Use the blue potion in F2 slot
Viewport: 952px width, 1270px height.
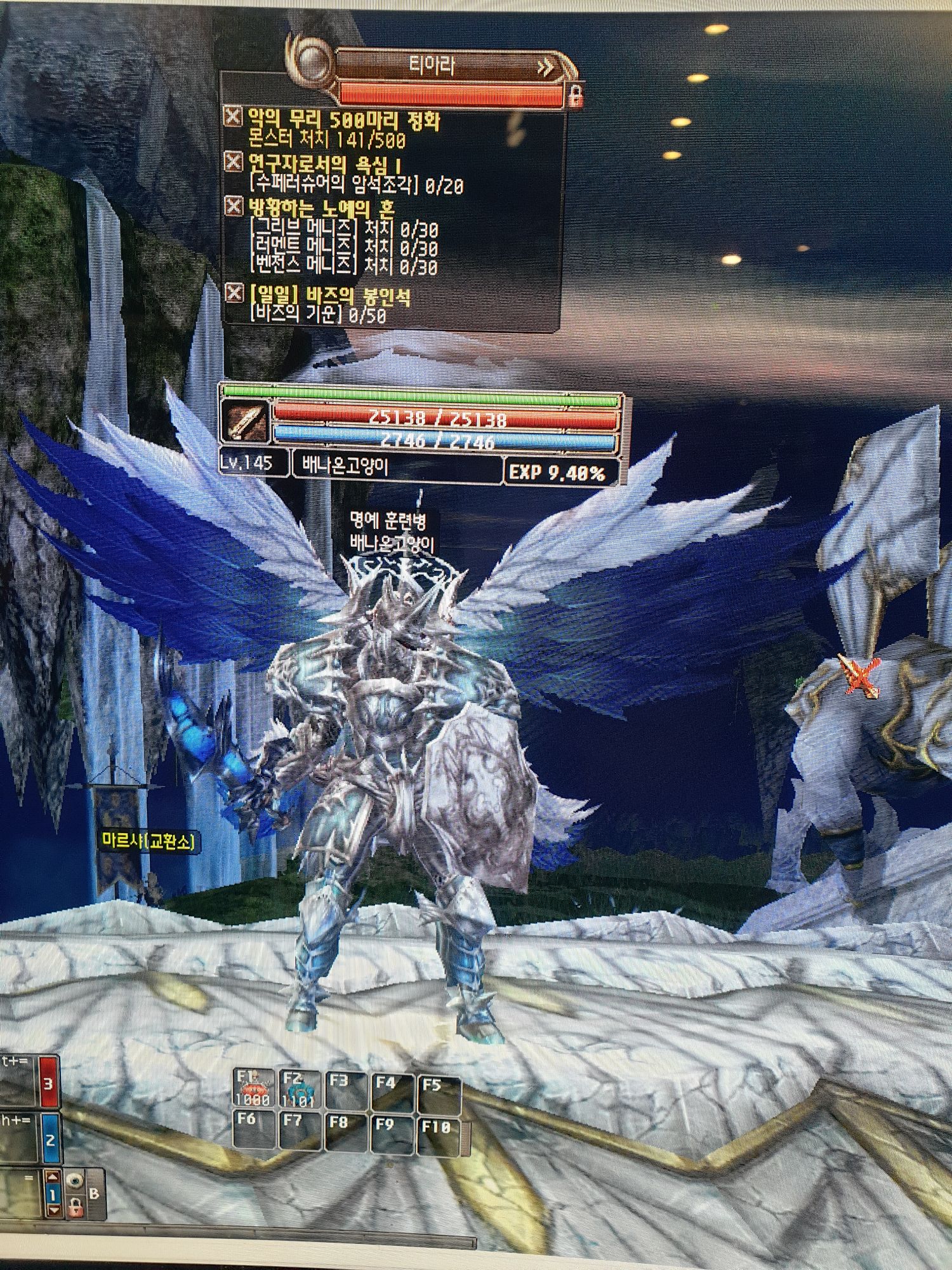[298, 1088]
